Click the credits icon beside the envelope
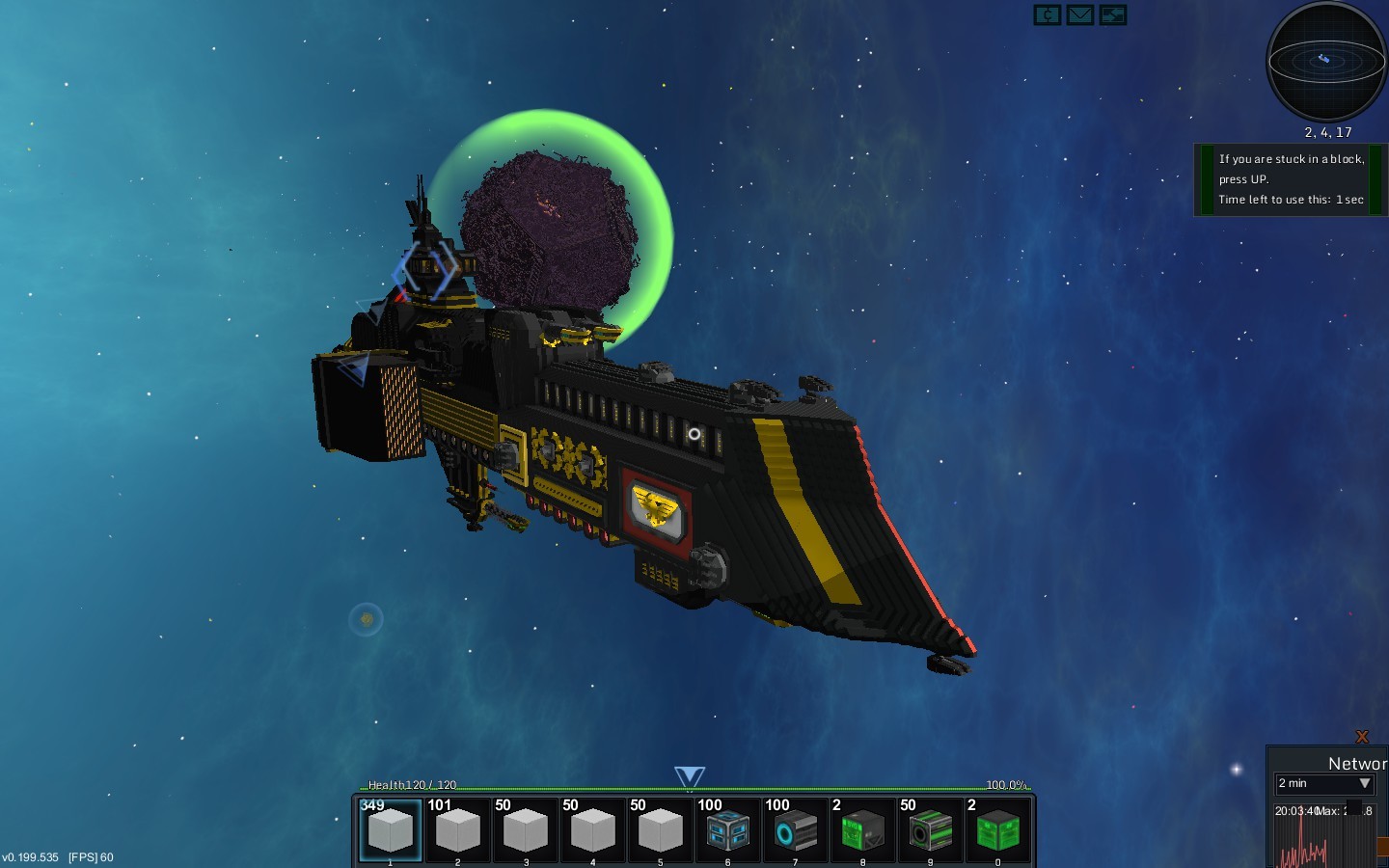The width and height of the screenshot is (1389, 868). [1048, 15]
